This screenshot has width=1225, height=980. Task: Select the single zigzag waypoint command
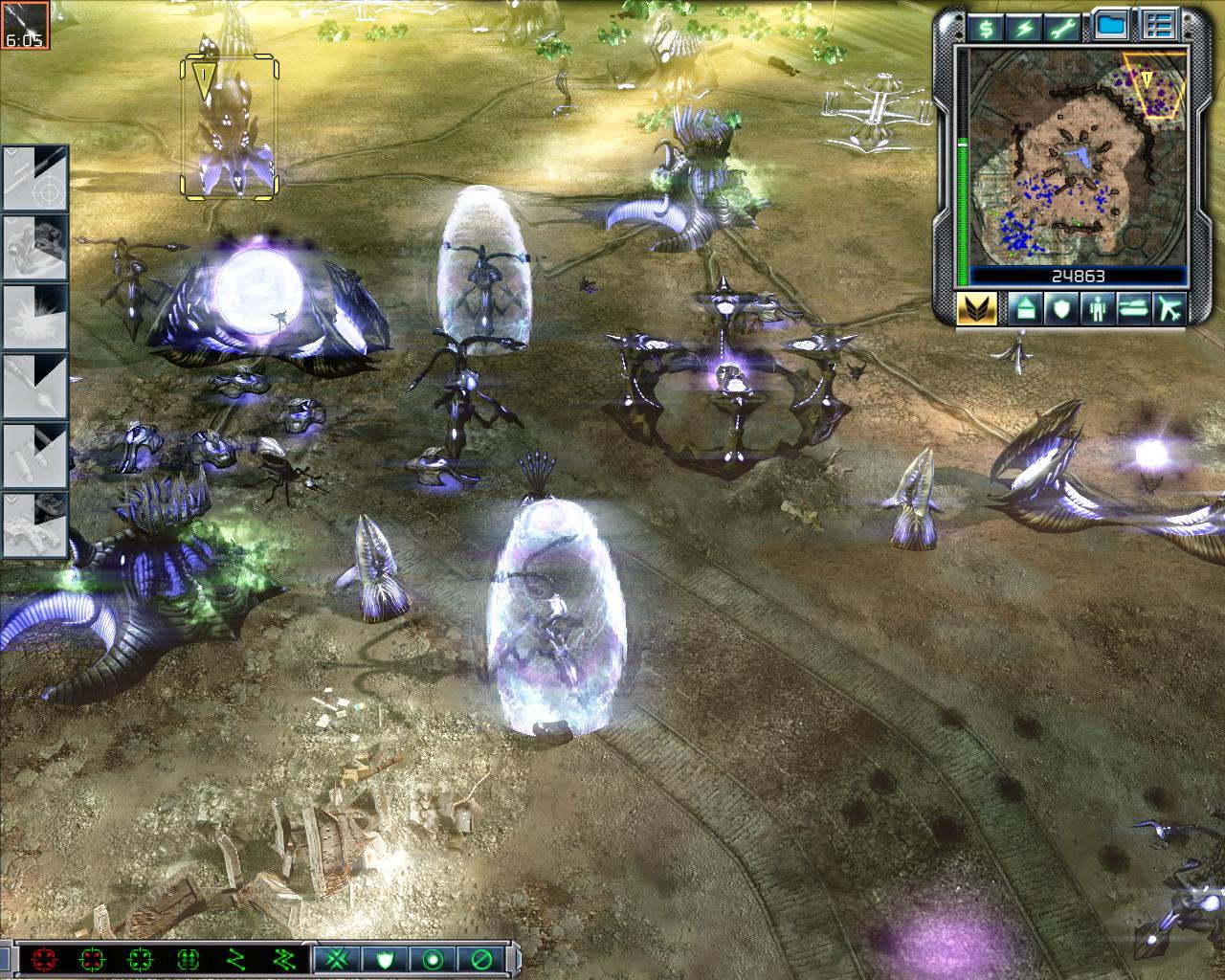tap(236, 958)
